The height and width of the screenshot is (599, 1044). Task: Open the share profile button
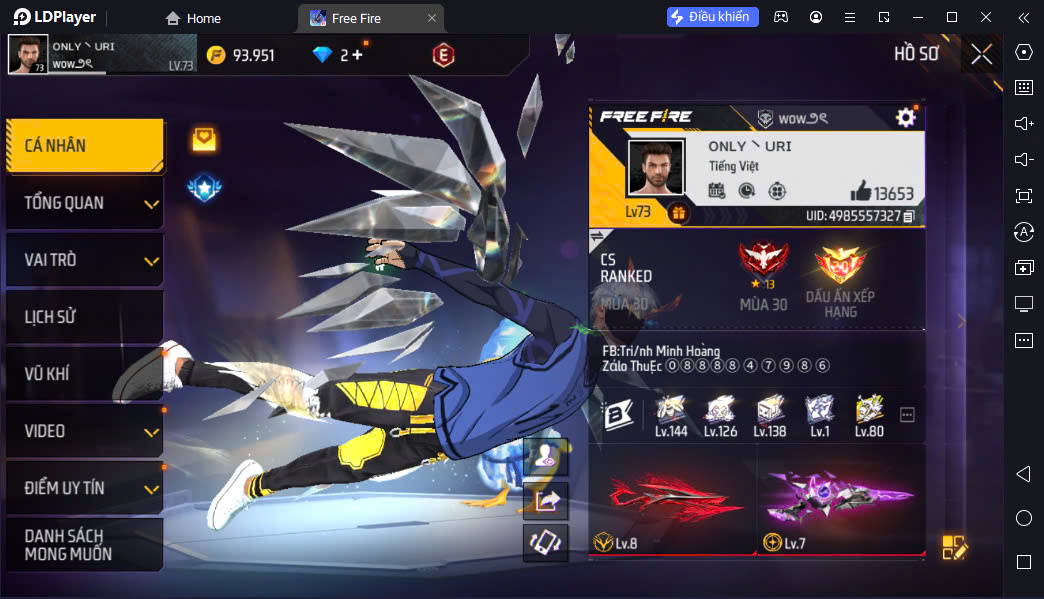(x=546, y=500)
